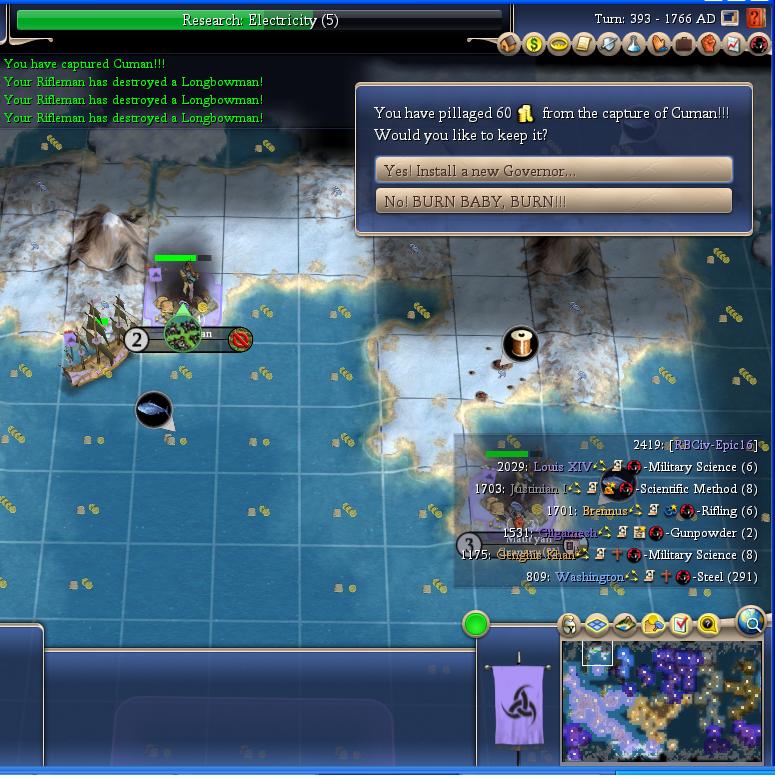Screen dimensions: 775x780
Task: Click the research bar showing Electricity
Action: 260,20
